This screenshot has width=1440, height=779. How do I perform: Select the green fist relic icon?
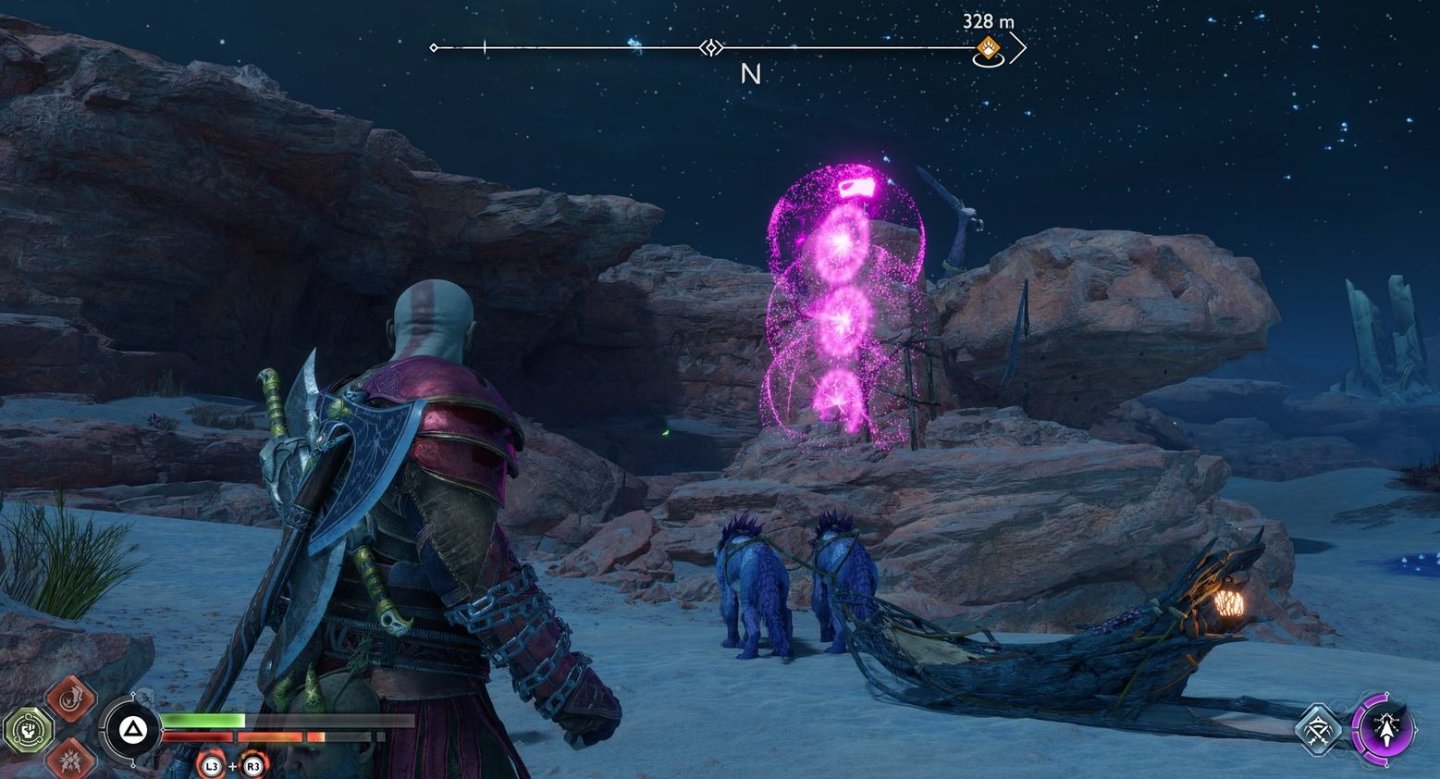[27, 728]
